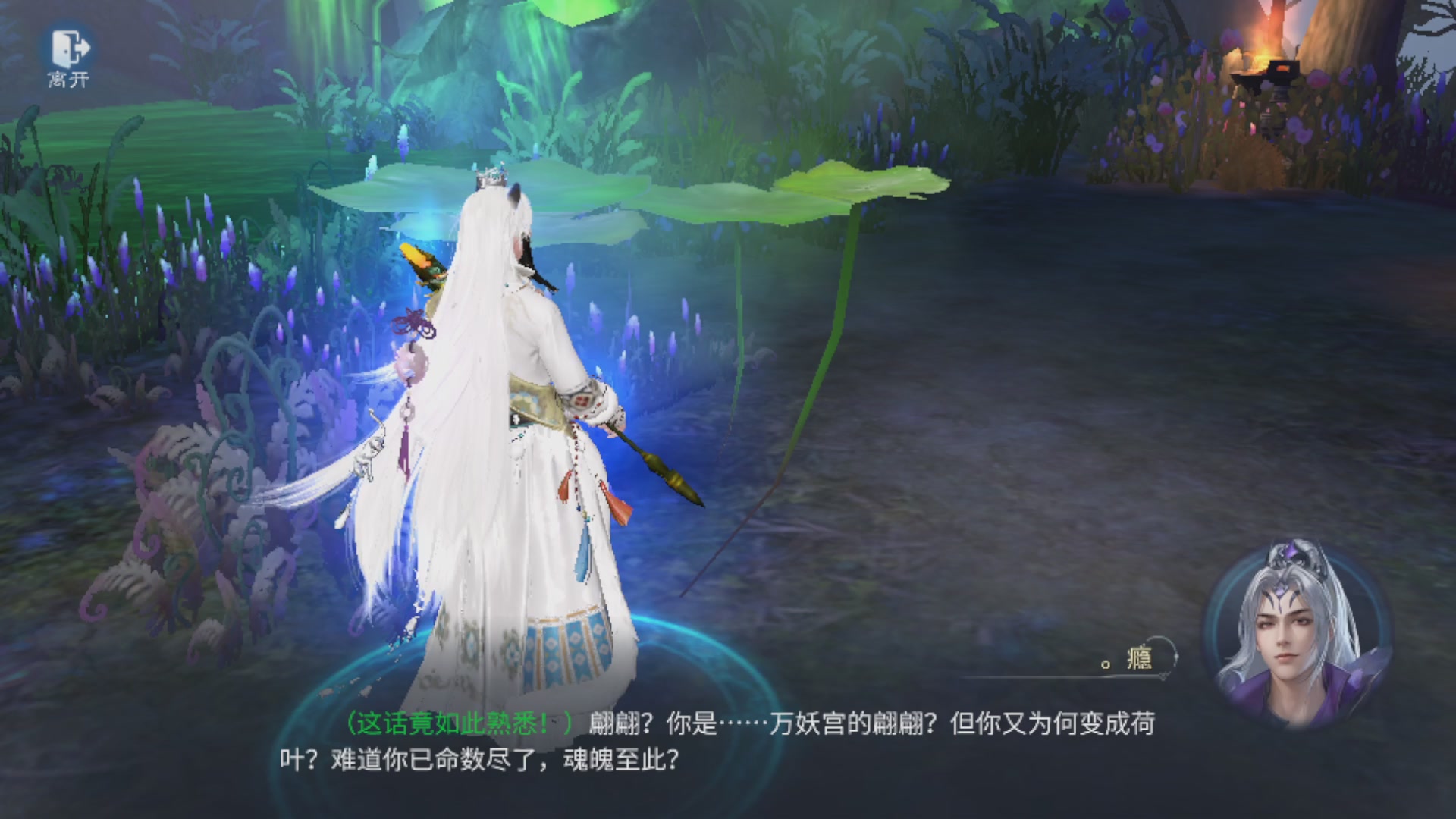Expand the chevron below the NPC name line
1456x819 pixels.
[x=1163, y=677]
